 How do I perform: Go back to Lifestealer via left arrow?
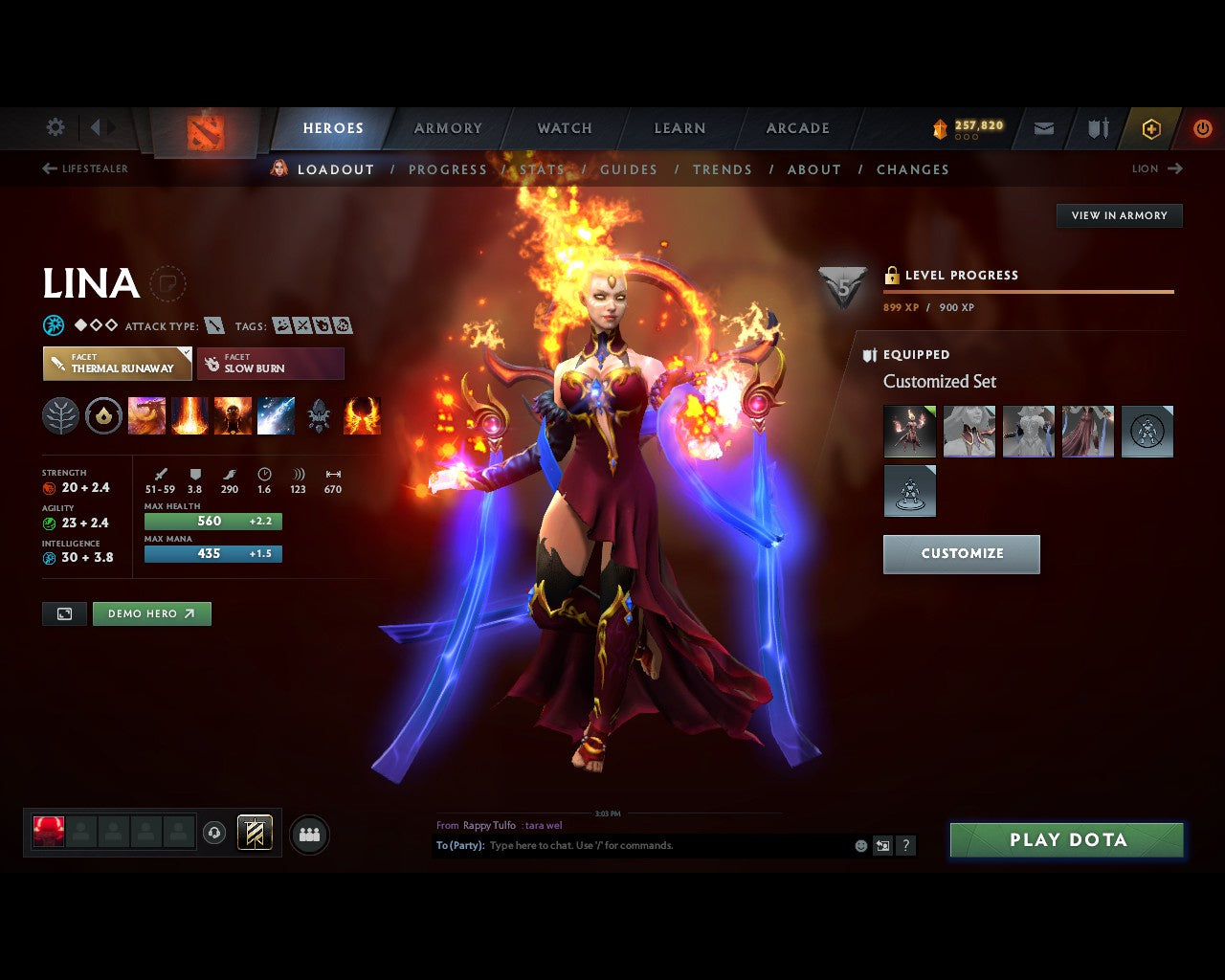(48, 167)
